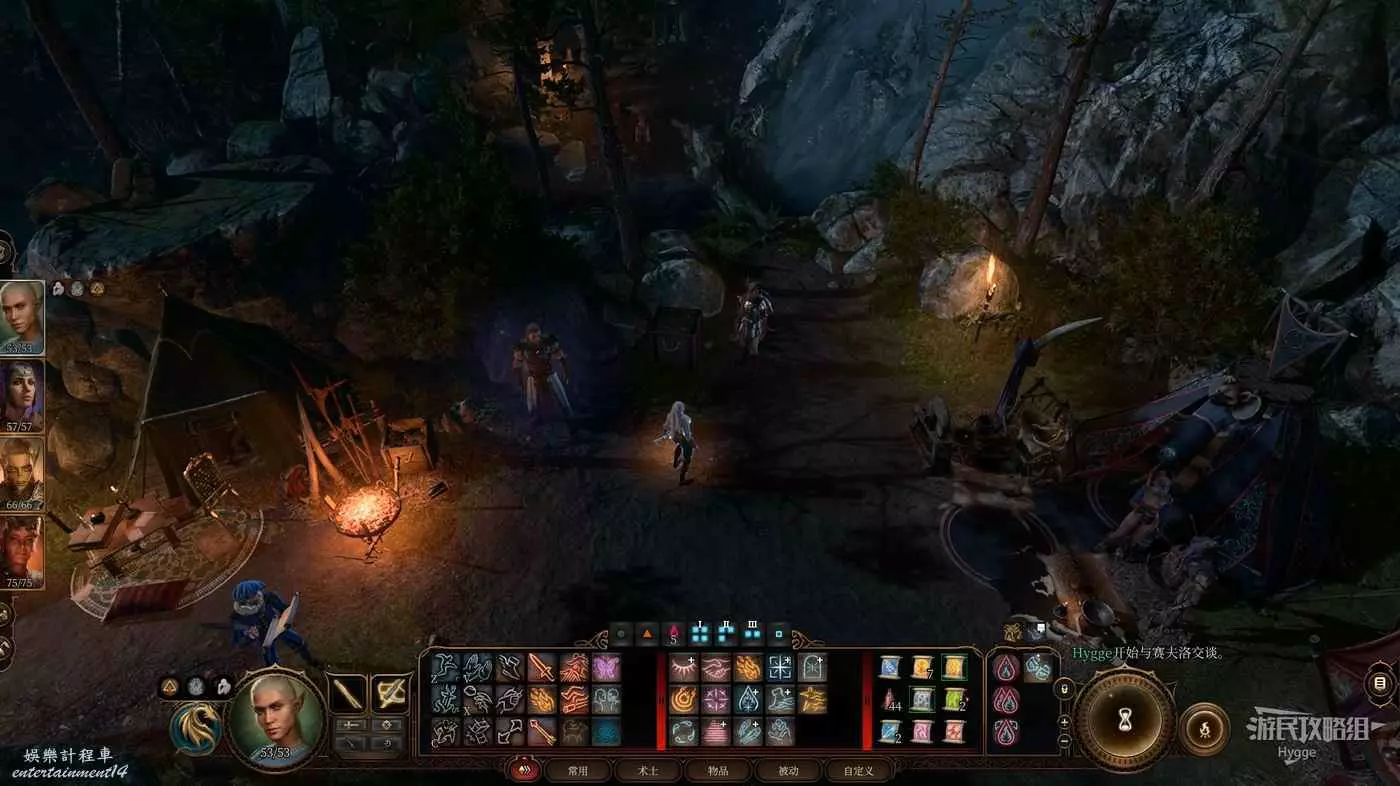Image resolution: width=1400 pixels, height=786 pixels.
Task: Select the selected elf character portrait
Action: [275, 717]
